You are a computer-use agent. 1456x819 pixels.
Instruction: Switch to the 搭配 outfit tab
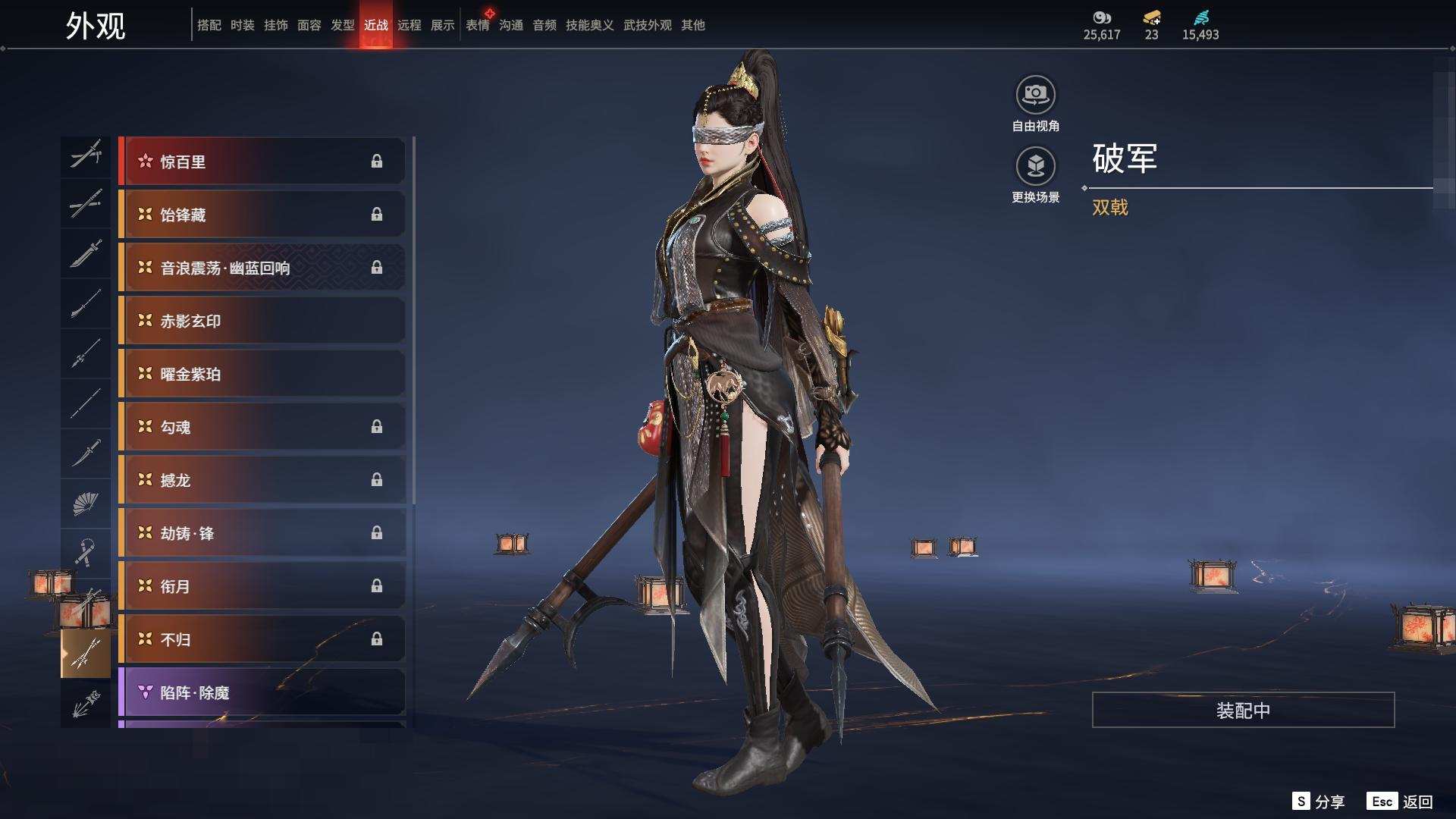coord(209,25)
